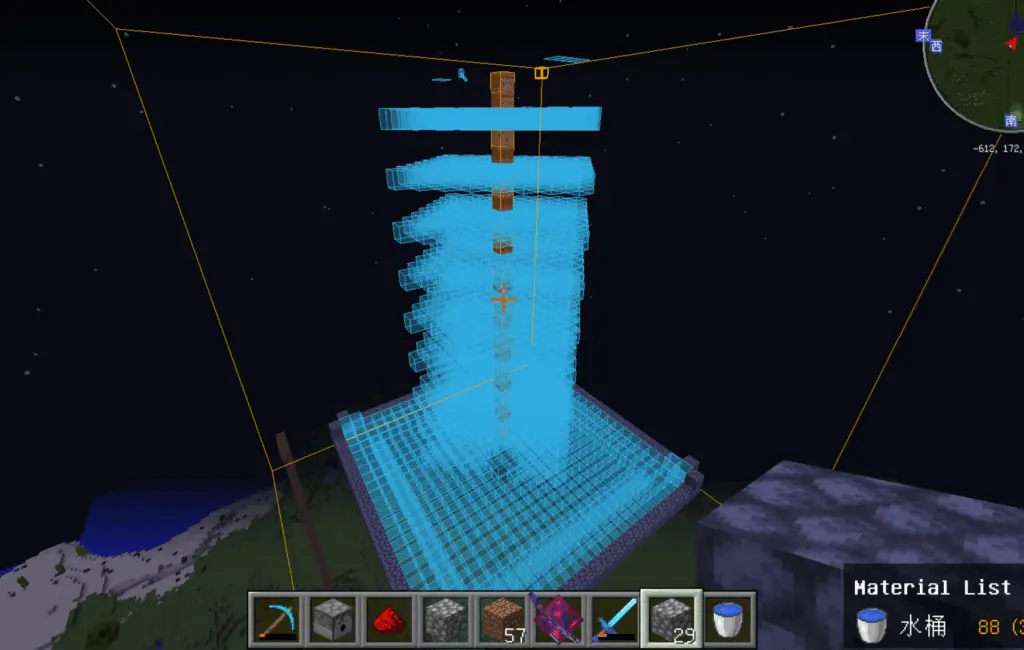
Task: Click the 末 waypoint marker on minimap
Action: pyautogui.click(x=923, y=35)
